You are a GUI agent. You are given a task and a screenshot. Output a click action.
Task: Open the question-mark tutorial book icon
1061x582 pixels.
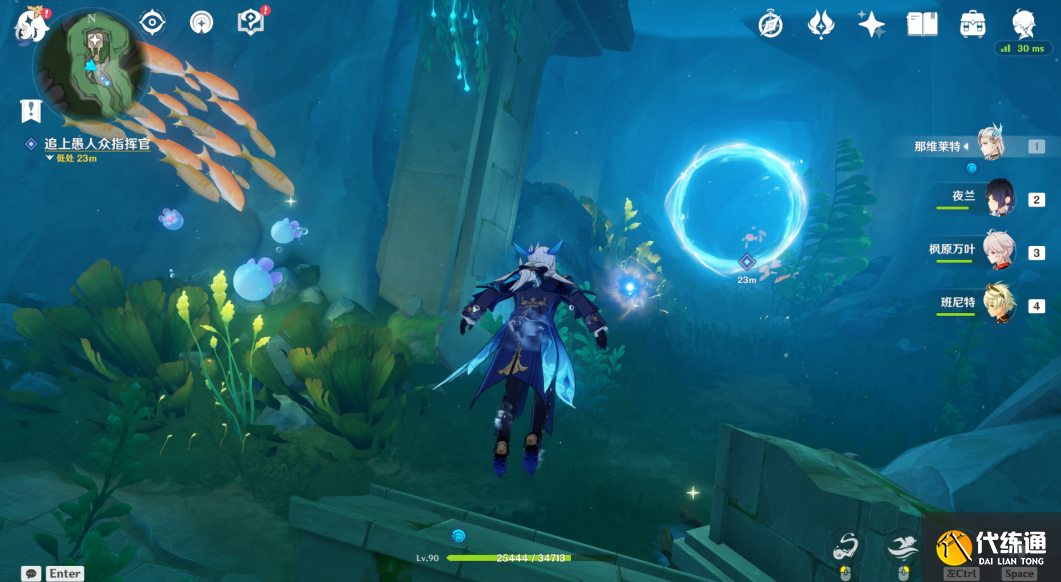point(250,22)
